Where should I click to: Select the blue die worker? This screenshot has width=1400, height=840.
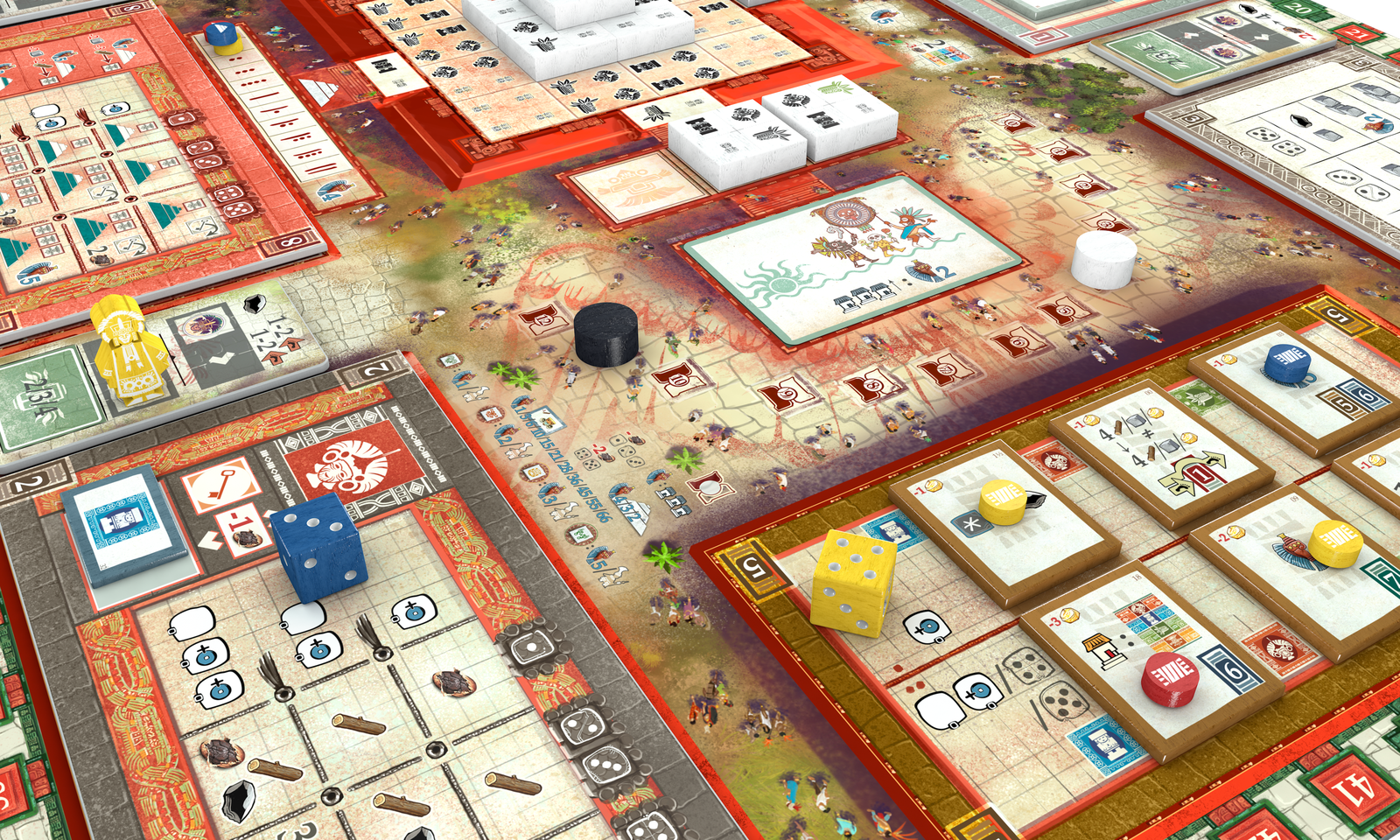[318, 548]
